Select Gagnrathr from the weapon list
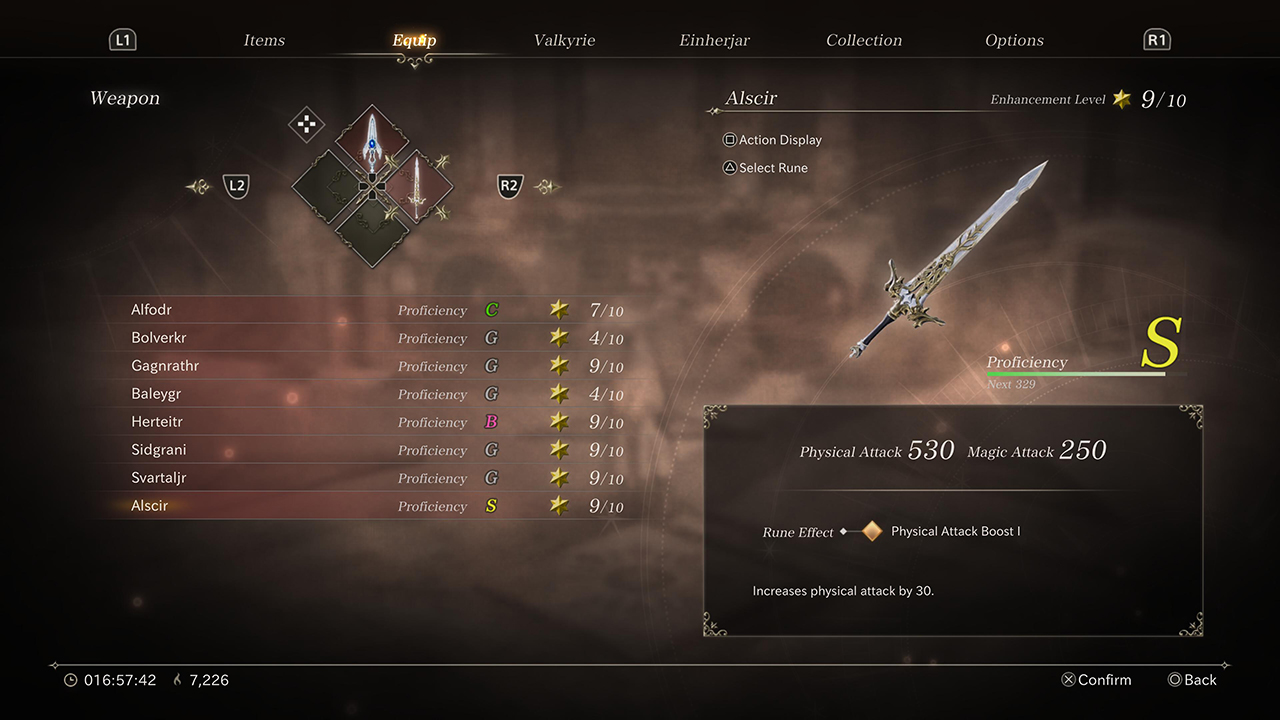The width and height of the screenshot is (1280, 720). (x=370, y=366)
